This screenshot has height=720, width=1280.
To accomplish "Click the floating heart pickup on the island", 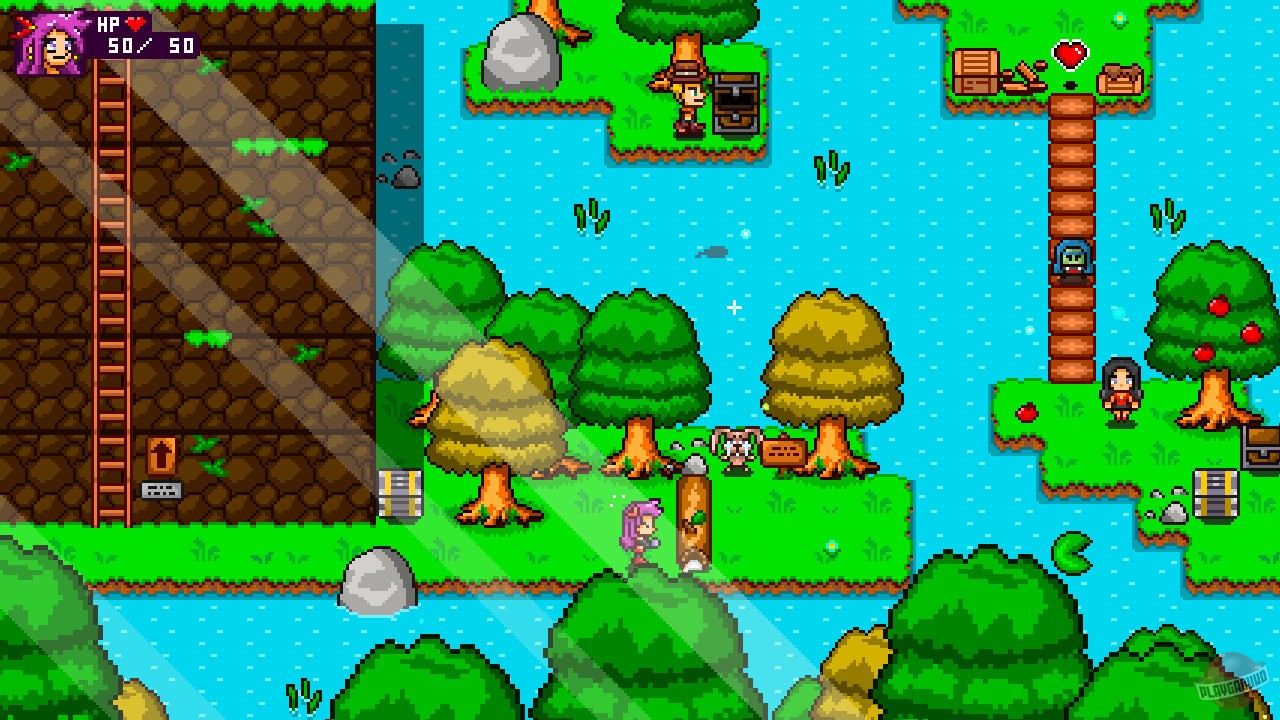I will point(1070,56).
